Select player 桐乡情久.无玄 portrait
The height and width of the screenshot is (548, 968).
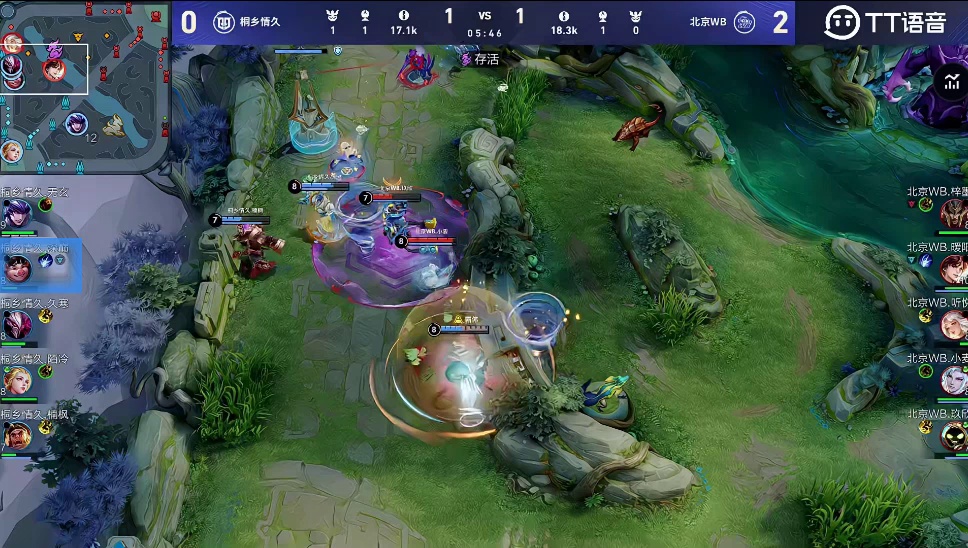click(x=17, y=213)
